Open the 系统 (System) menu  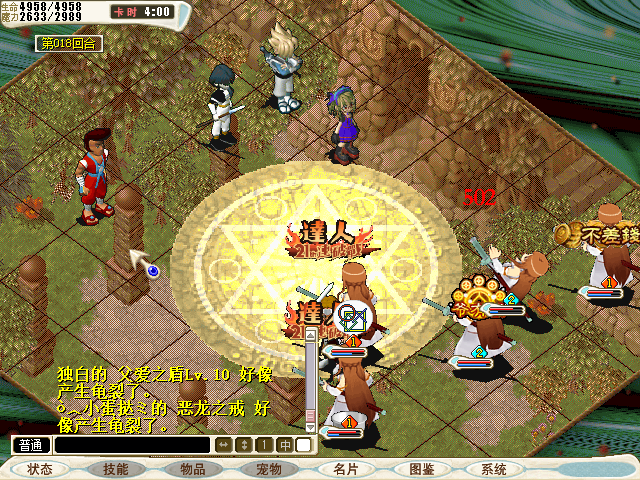pos(494,469)
